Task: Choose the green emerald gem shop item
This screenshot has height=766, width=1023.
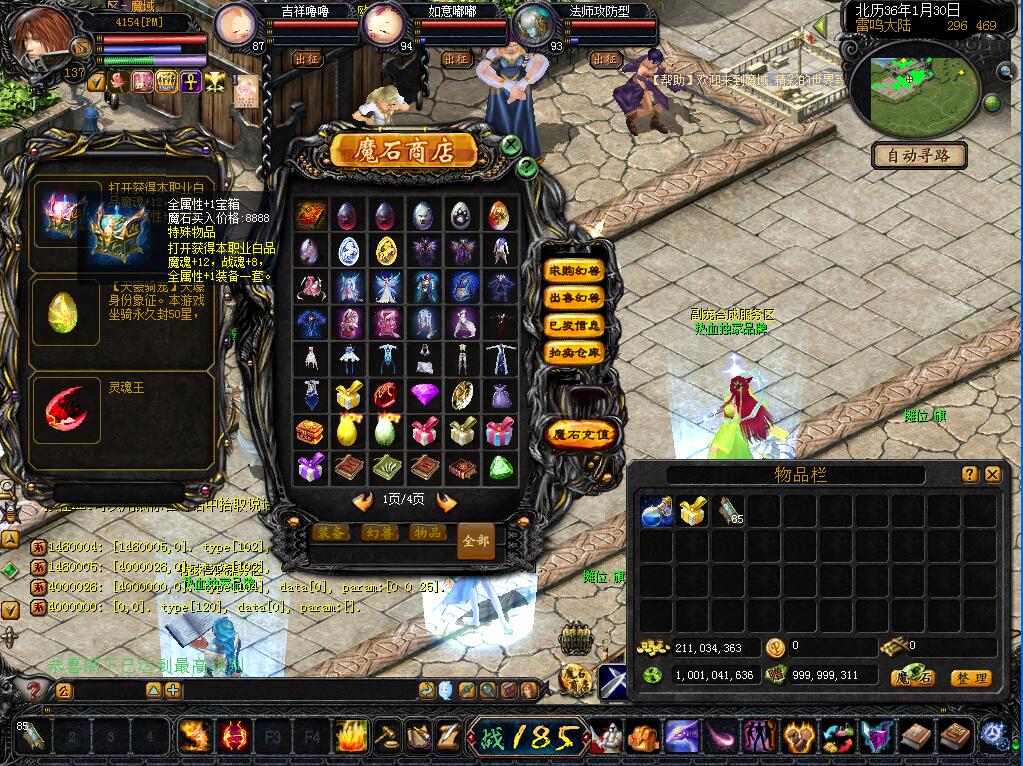Action: (500, 467)
